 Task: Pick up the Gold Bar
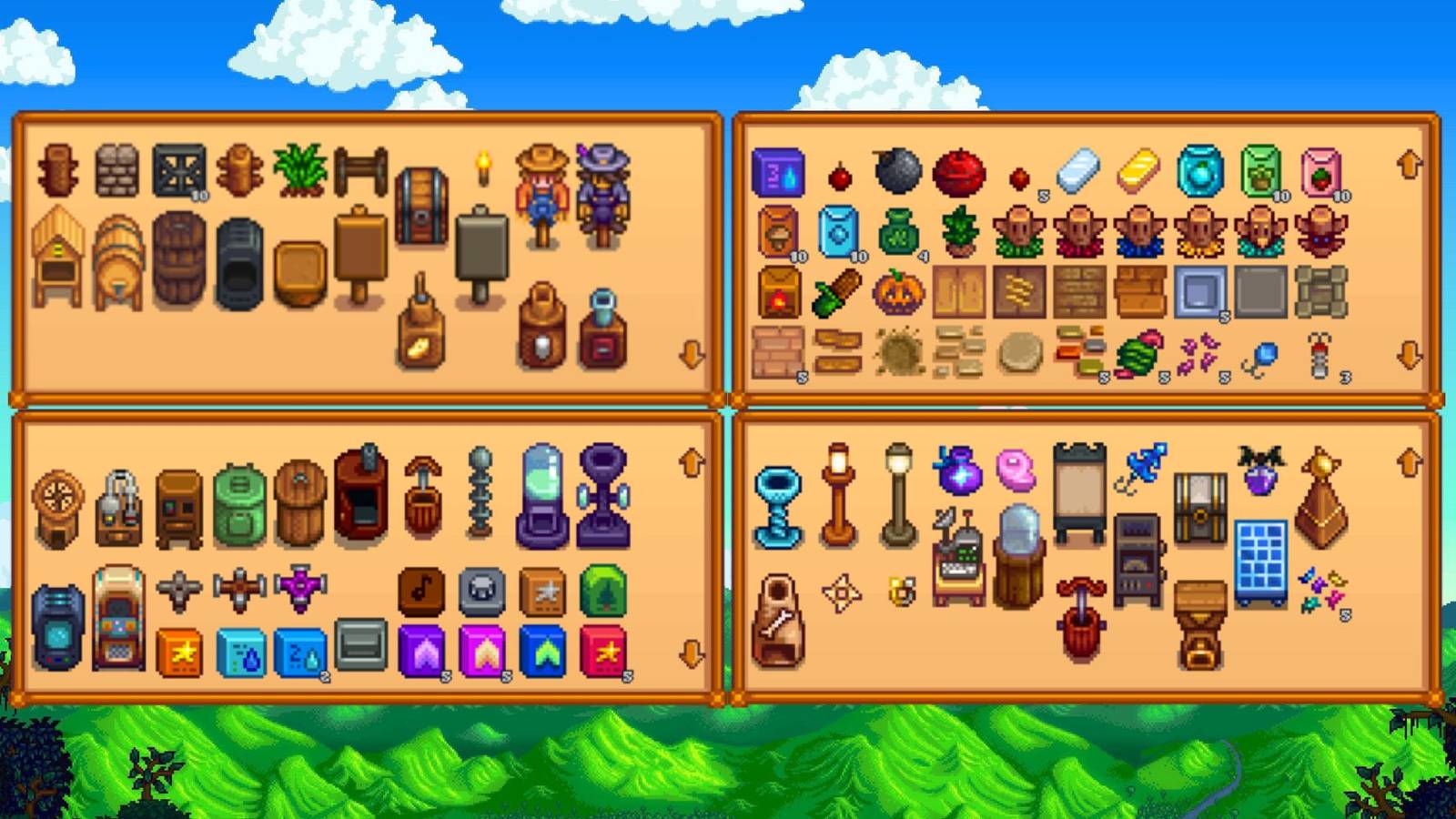(x=1137, y=170)
